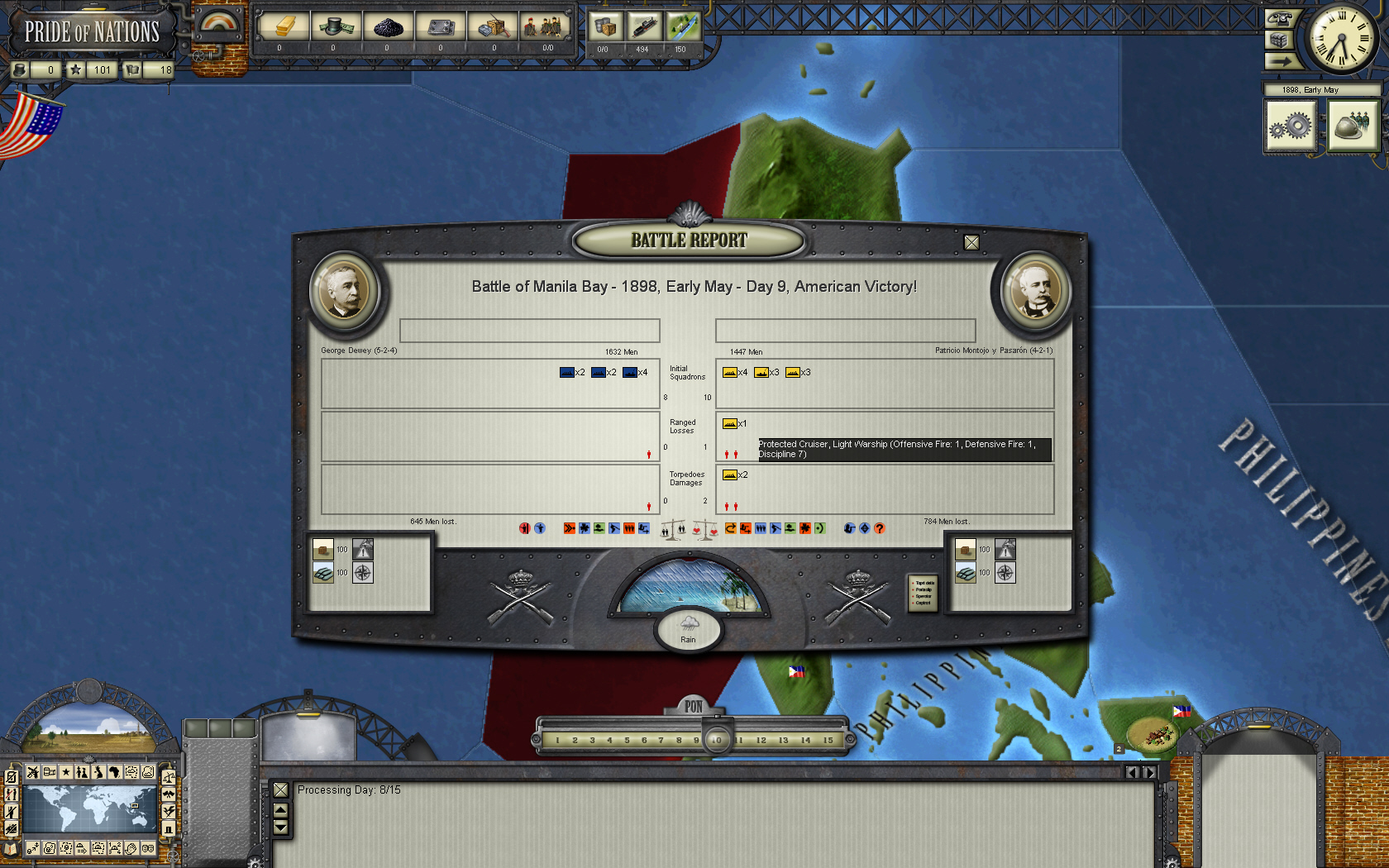Toggle the Africa map filter above the minimap
The image size is (1389, 868).
(x=113, y=772)
